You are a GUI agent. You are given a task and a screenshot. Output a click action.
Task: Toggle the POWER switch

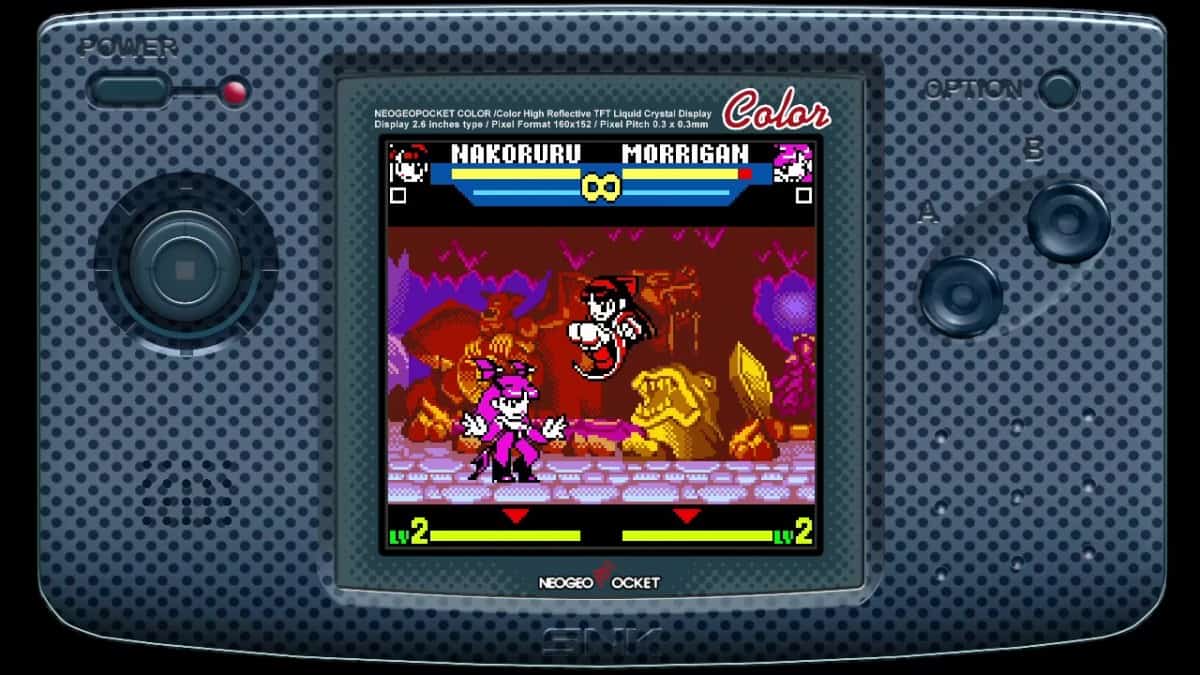pos(129,91)
